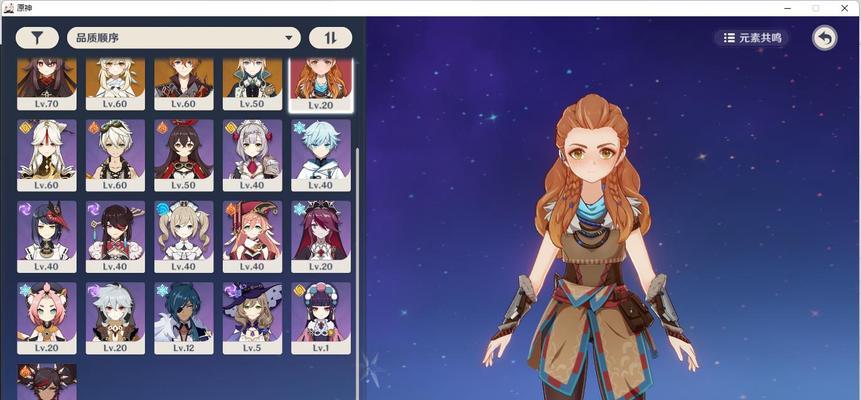This screenshot has width=861, height=400.
Task: Open the 元素共鸣 elemental resonance panel
Action: (x=751, y=38)
